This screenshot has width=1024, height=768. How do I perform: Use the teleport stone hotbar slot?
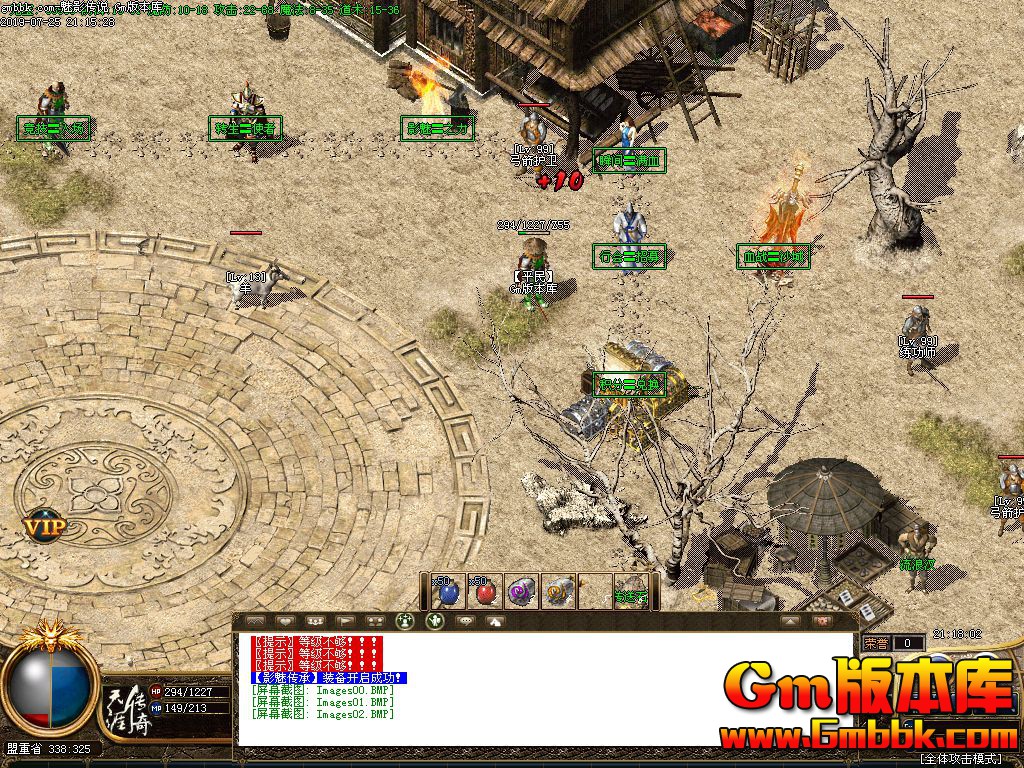631,591
